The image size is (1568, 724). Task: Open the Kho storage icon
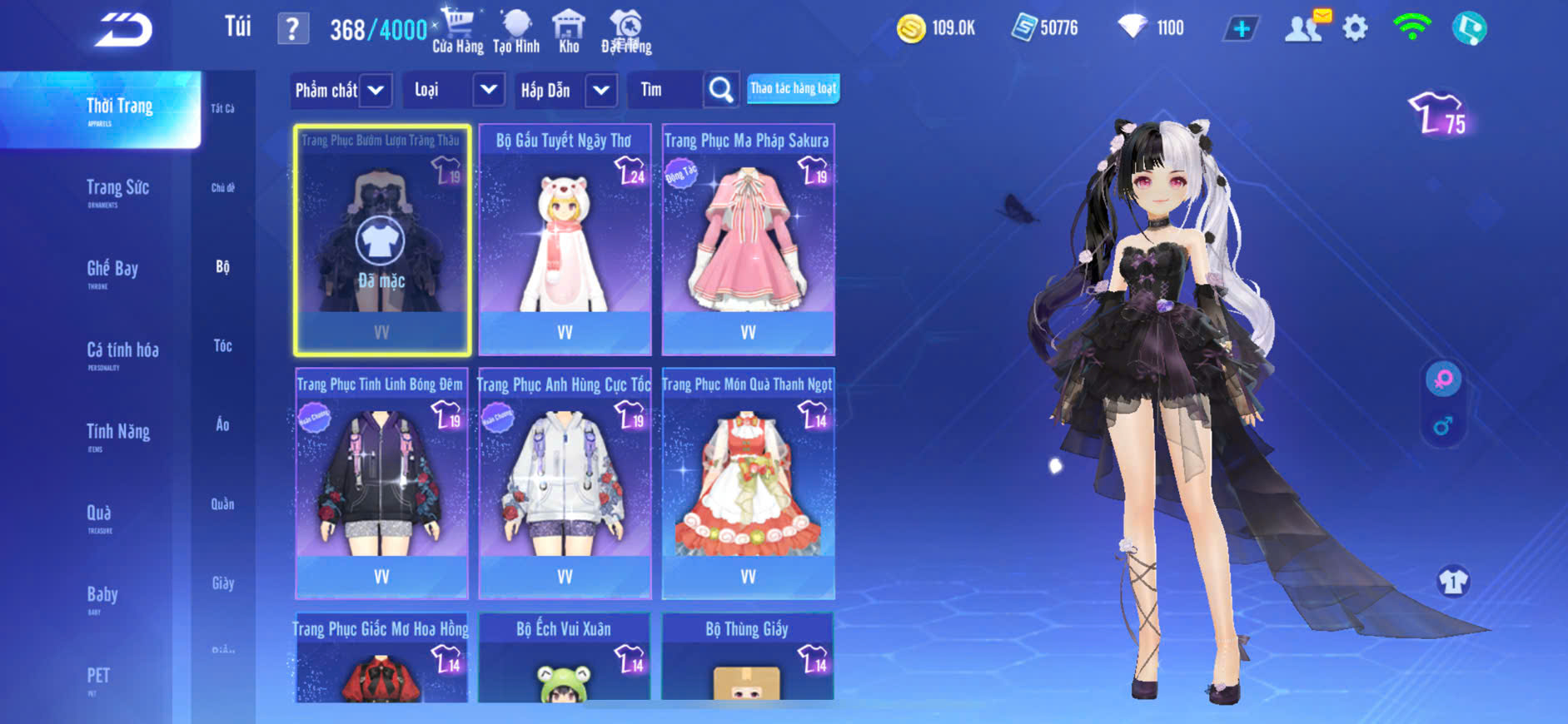tap(569, 31)
